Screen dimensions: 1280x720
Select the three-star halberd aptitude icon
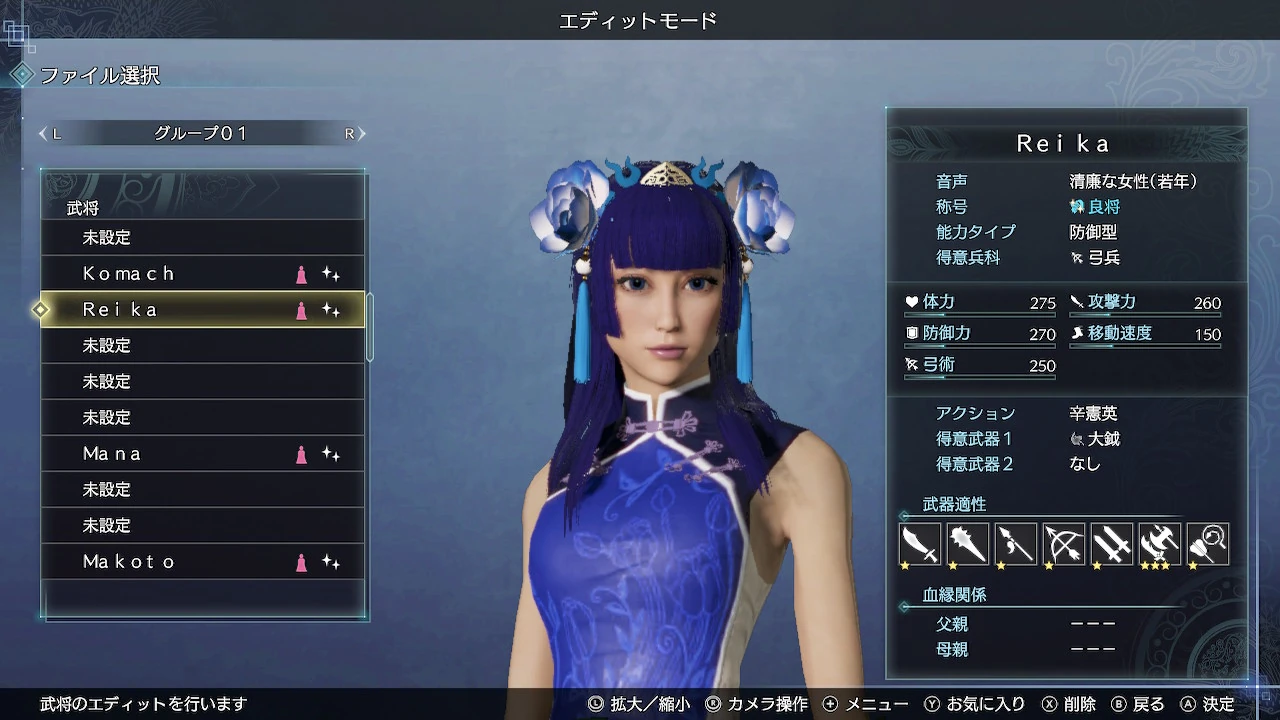[1159, 543]
